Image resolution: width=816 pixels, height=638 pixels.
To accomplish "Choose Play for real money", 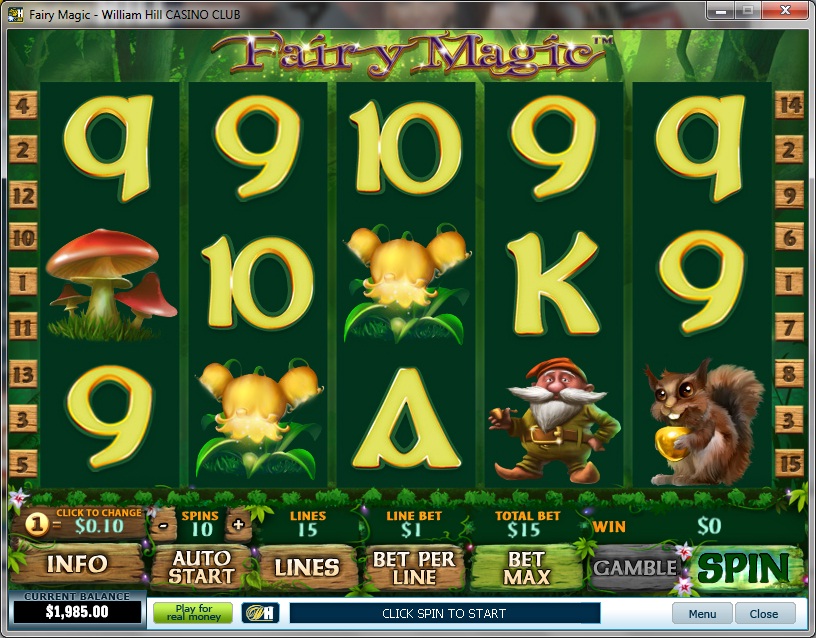I will [192, 613].
